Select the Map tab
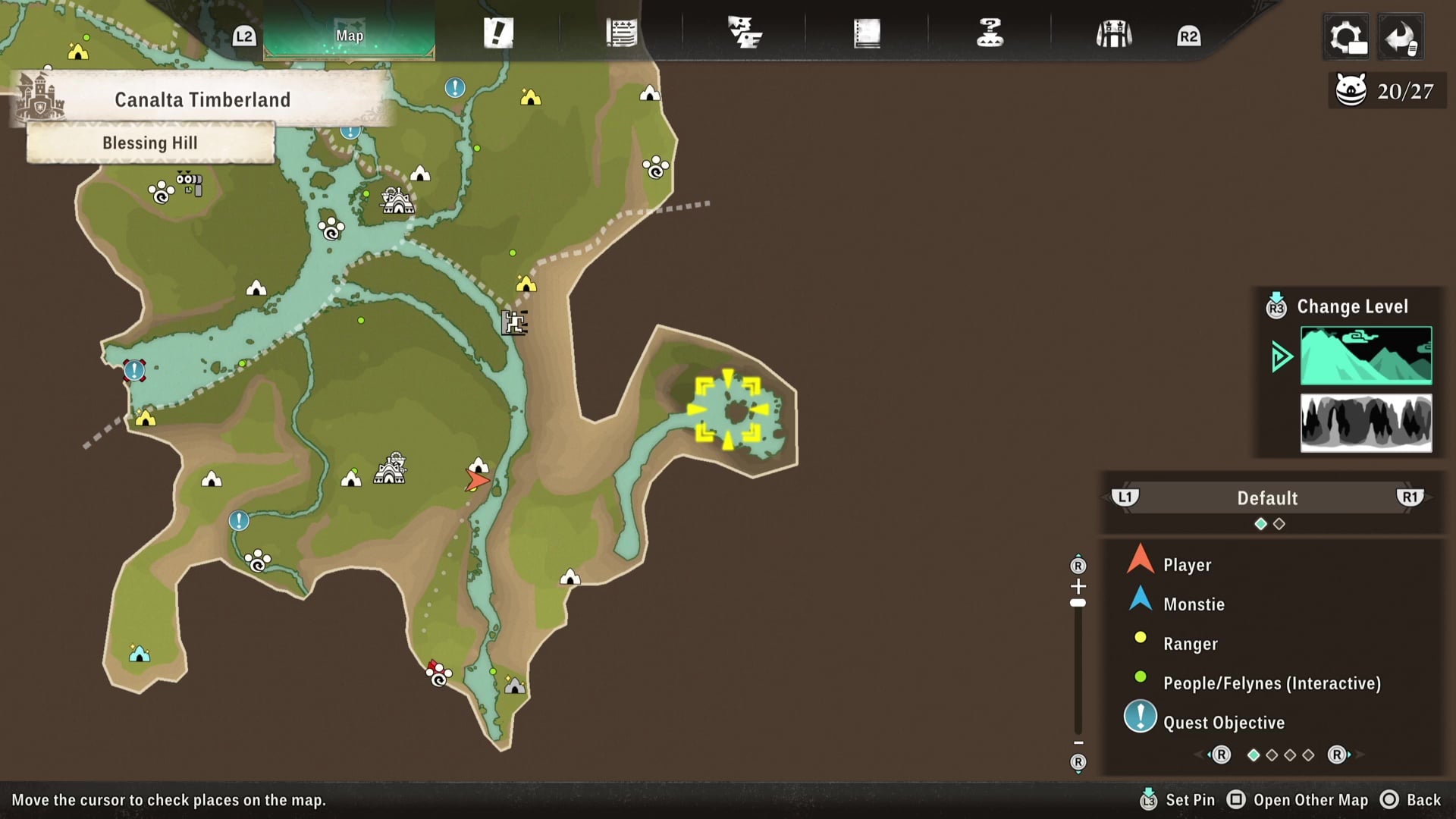This screenshot has width=1456, height=819. [x=350, y=35]
